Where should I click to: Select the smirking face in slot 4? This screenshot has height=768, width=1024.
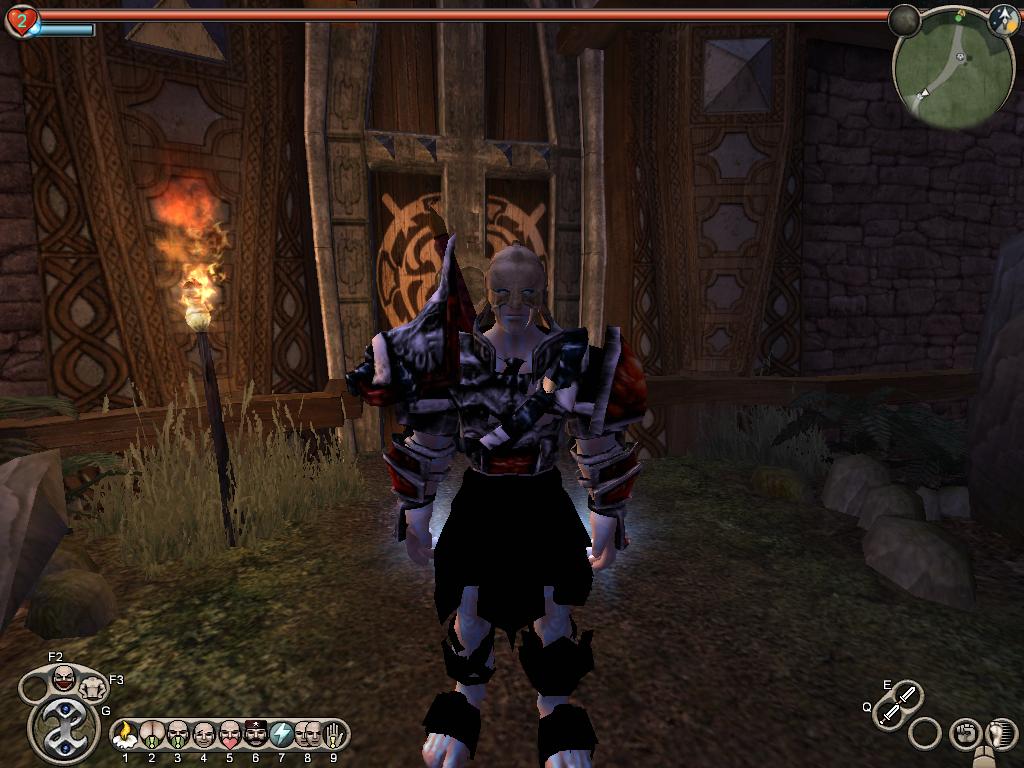204,735
